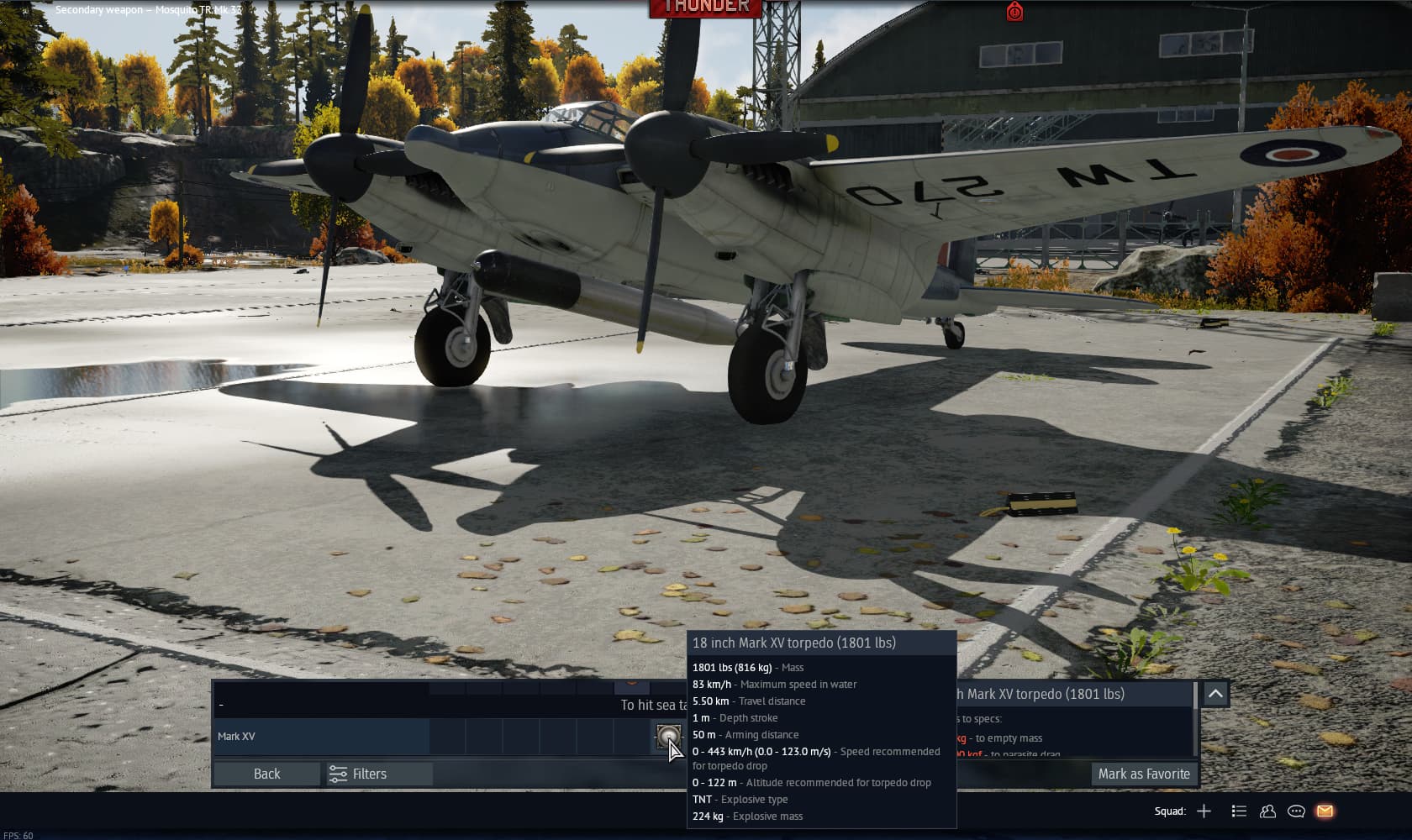
Task: Toggle favorite status on the torpedo preset
Action: pyautogui.click(x=1144, y=774)
